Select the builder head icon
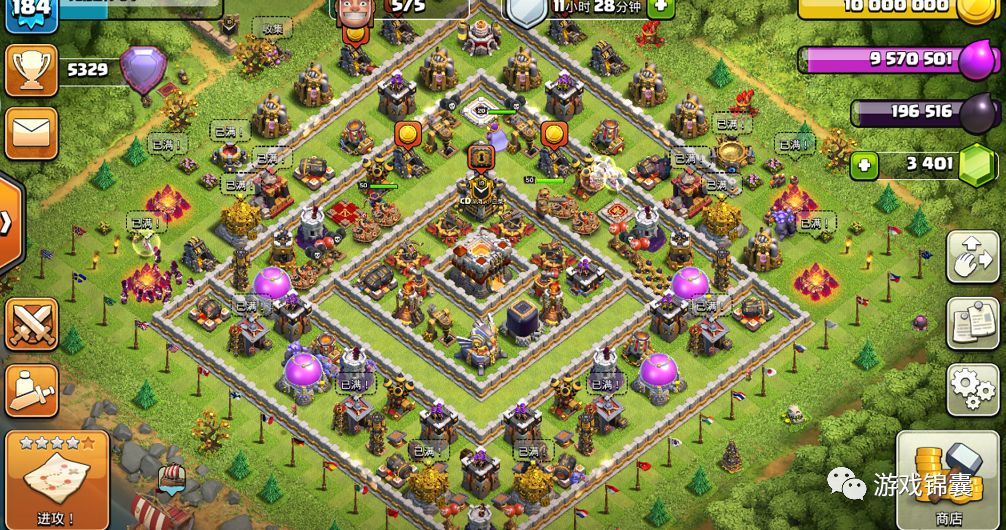The image size is (1006, 530). 354,10
